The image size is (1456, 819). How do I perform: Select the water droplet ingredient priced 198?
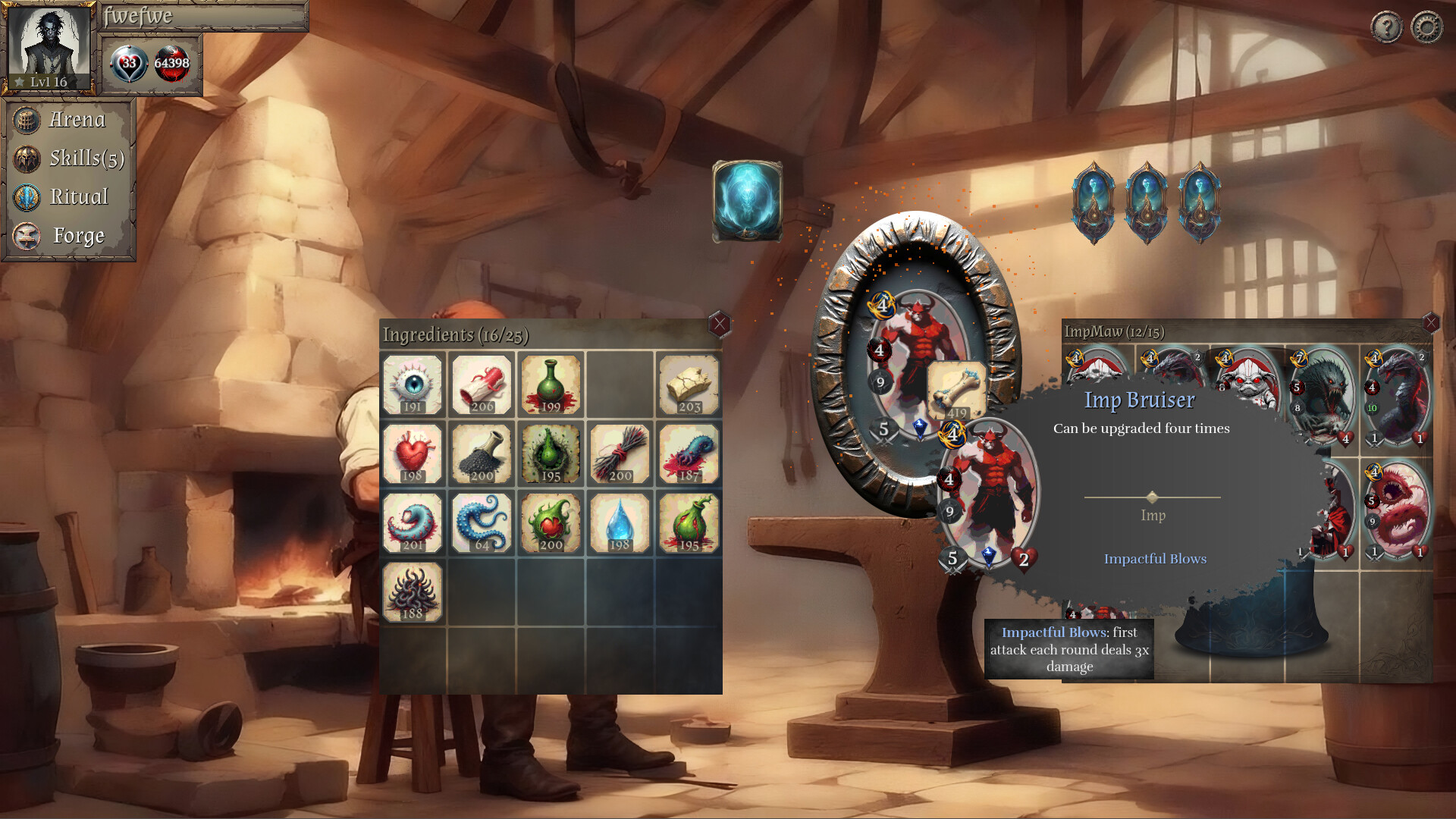[618, 522]
